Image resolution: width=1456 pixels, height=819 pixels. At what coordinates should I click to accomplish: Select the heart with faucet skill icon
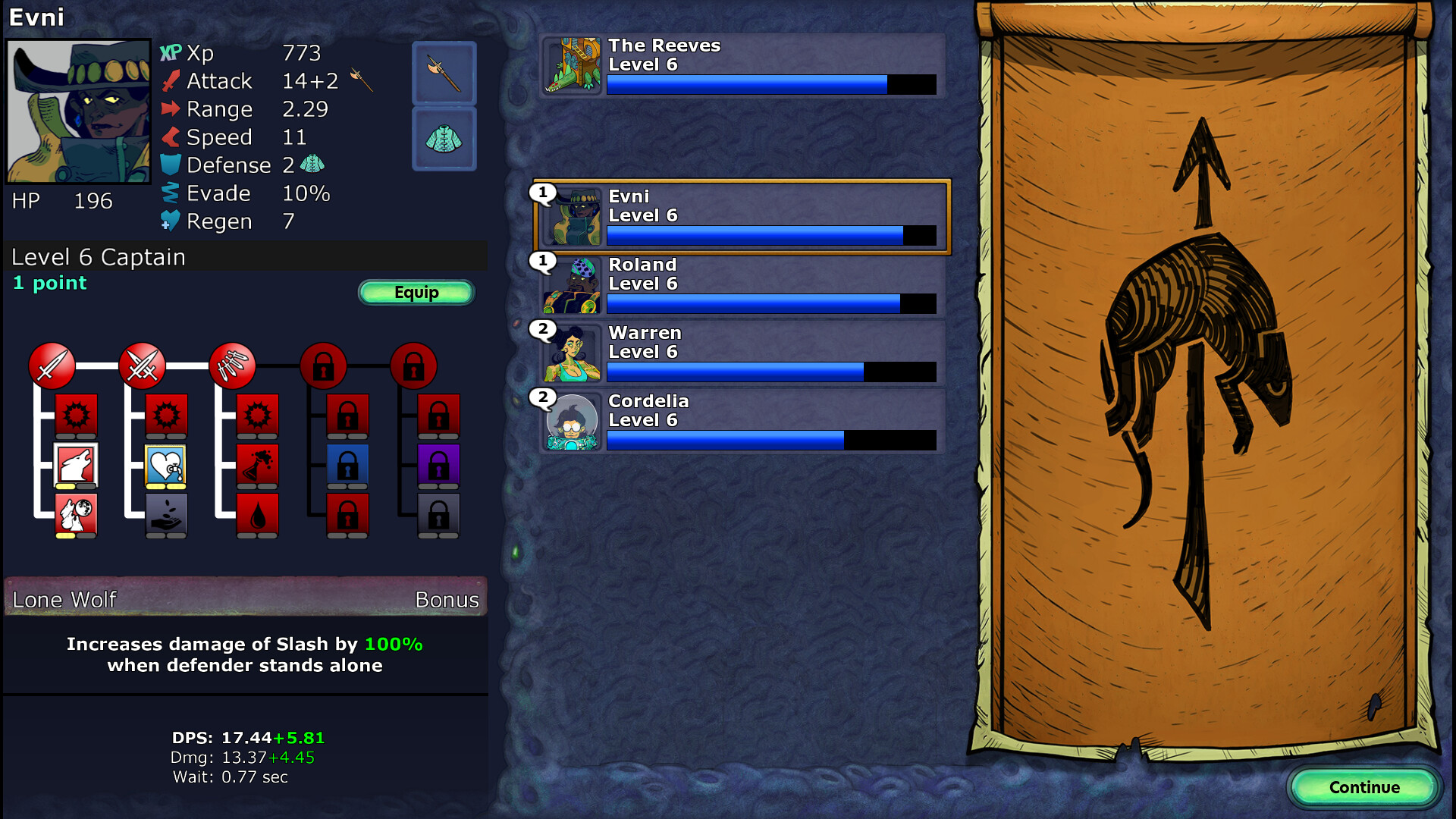[166, 465]
